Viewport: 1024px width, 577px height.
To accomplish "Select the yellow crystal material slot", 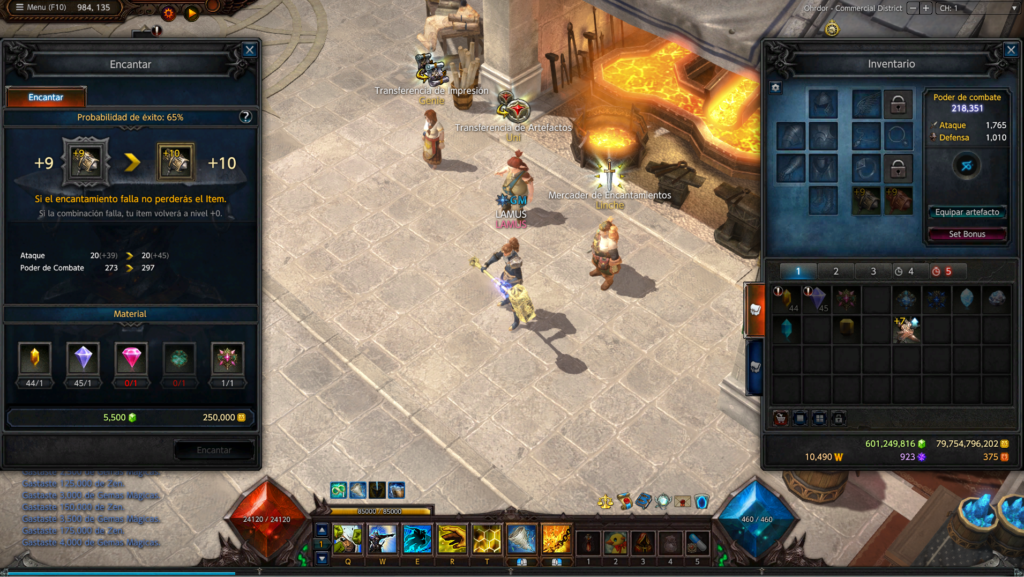I will tap(33, 358).
